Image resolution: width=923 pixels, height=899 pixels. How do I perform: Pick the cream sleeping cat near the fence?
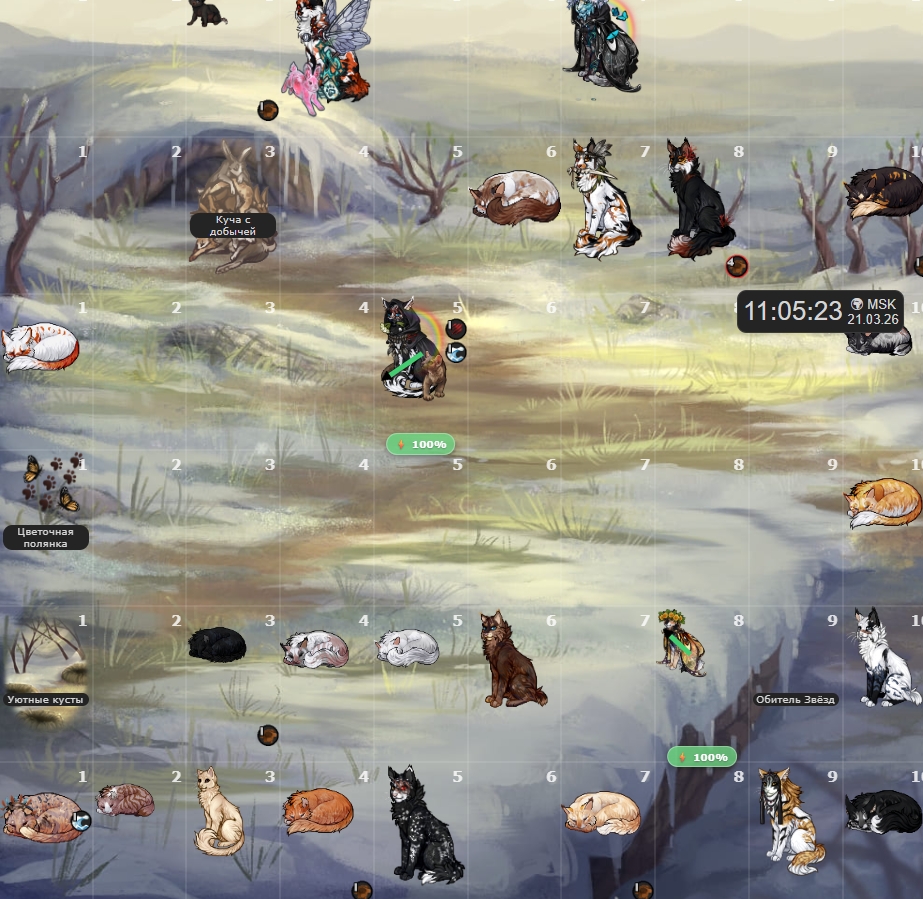[600, 812]
